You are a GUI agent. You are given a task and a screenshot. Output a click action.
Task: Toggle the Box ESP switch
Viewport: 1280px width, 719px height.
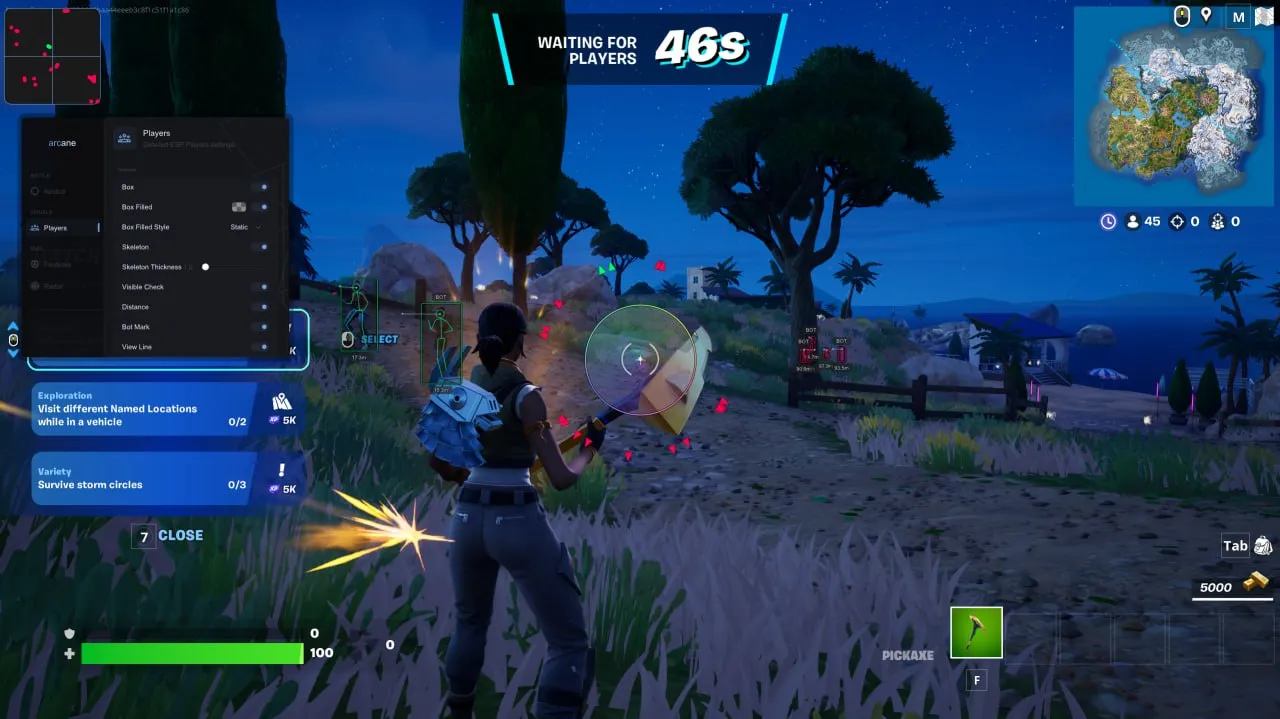262,187
